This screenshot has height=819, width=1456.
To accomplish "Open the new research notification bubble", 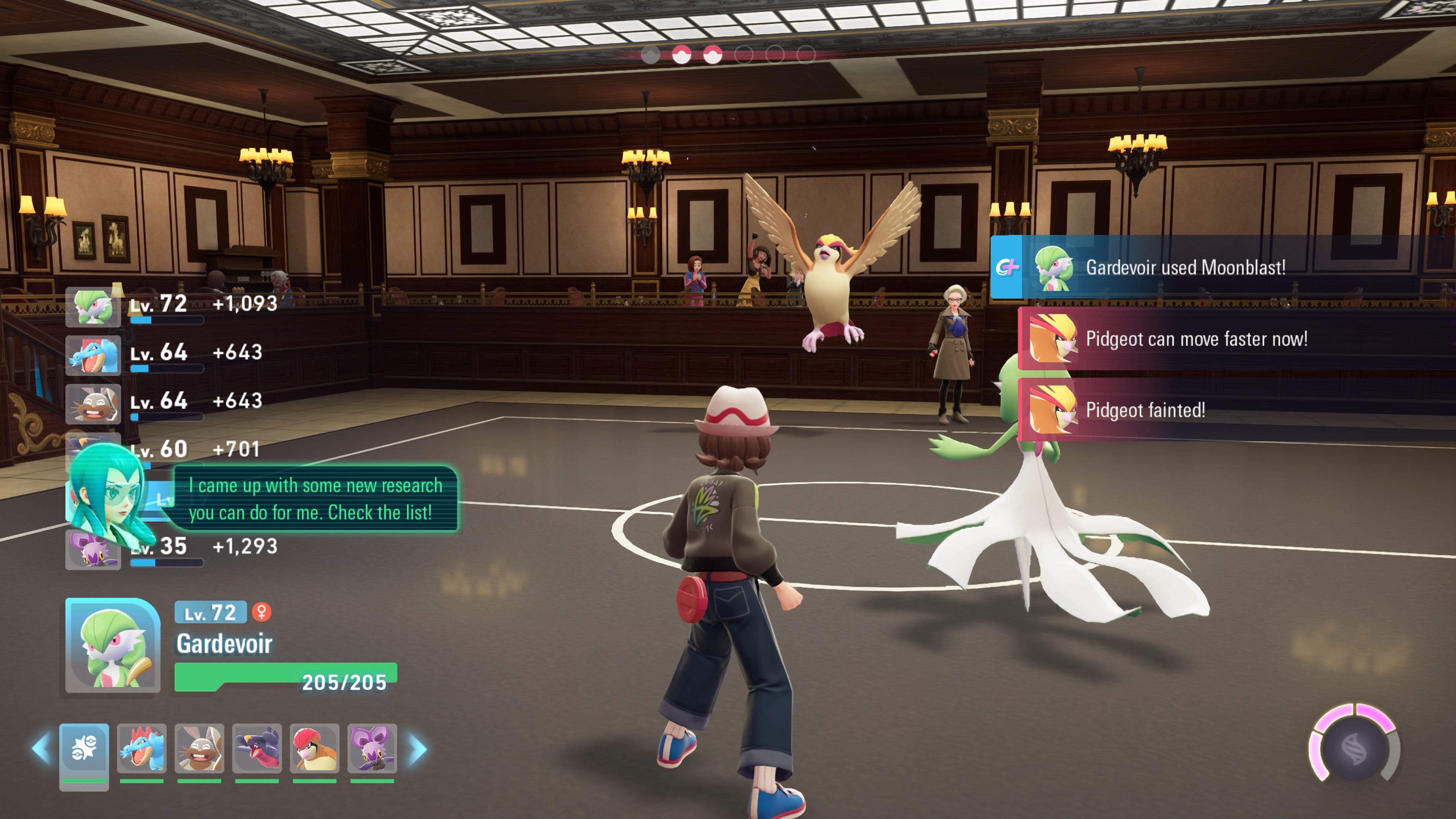I will (315, 499).
